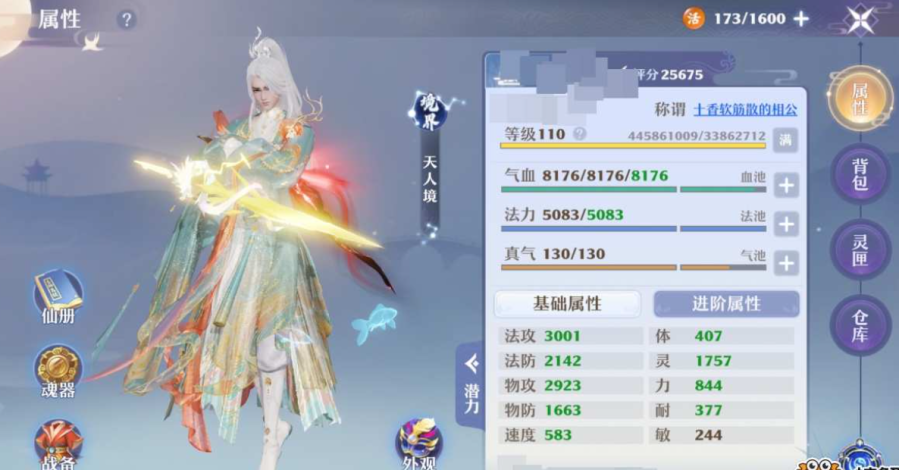Refill the 法池 with its plus button
The width and height of the screenshot is (900, 470).
point(786,224)
